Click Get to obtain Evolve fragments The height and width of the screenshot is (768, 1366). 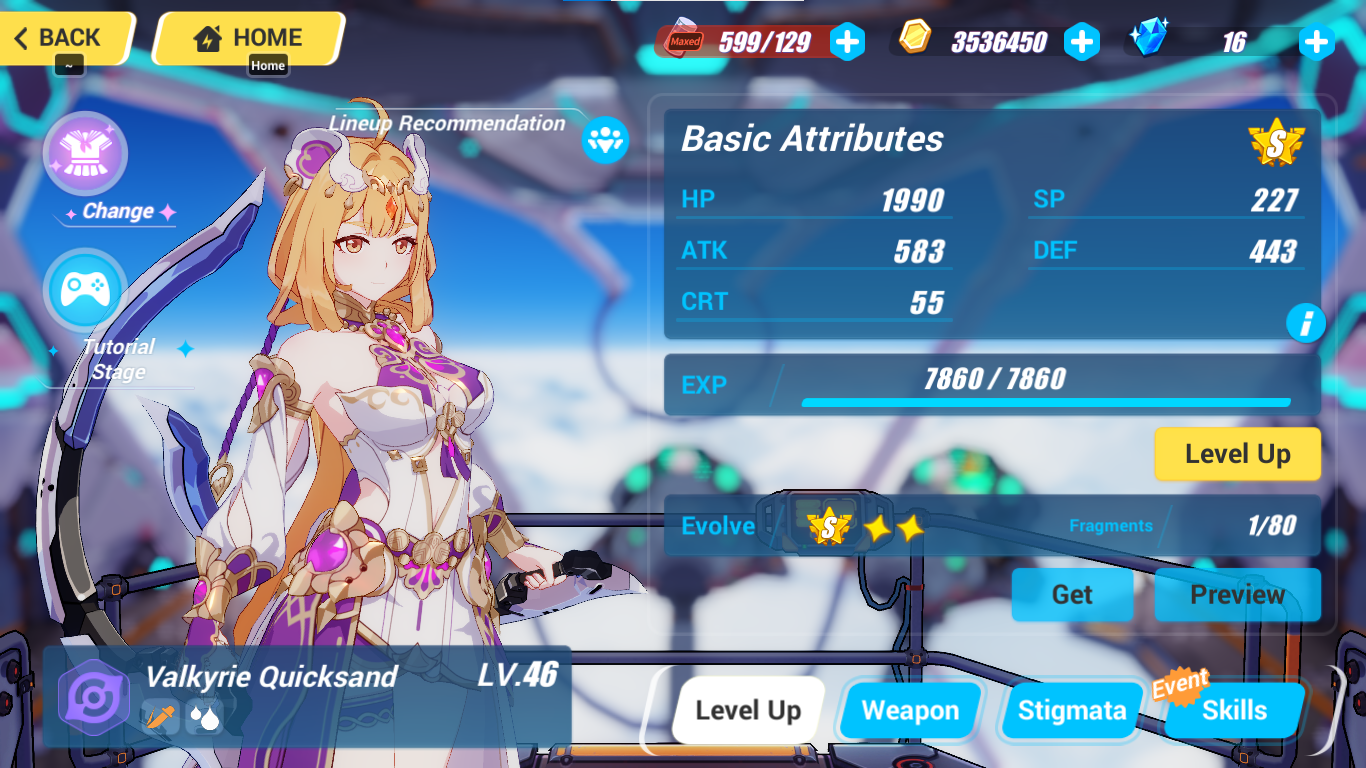[1072, 594]
